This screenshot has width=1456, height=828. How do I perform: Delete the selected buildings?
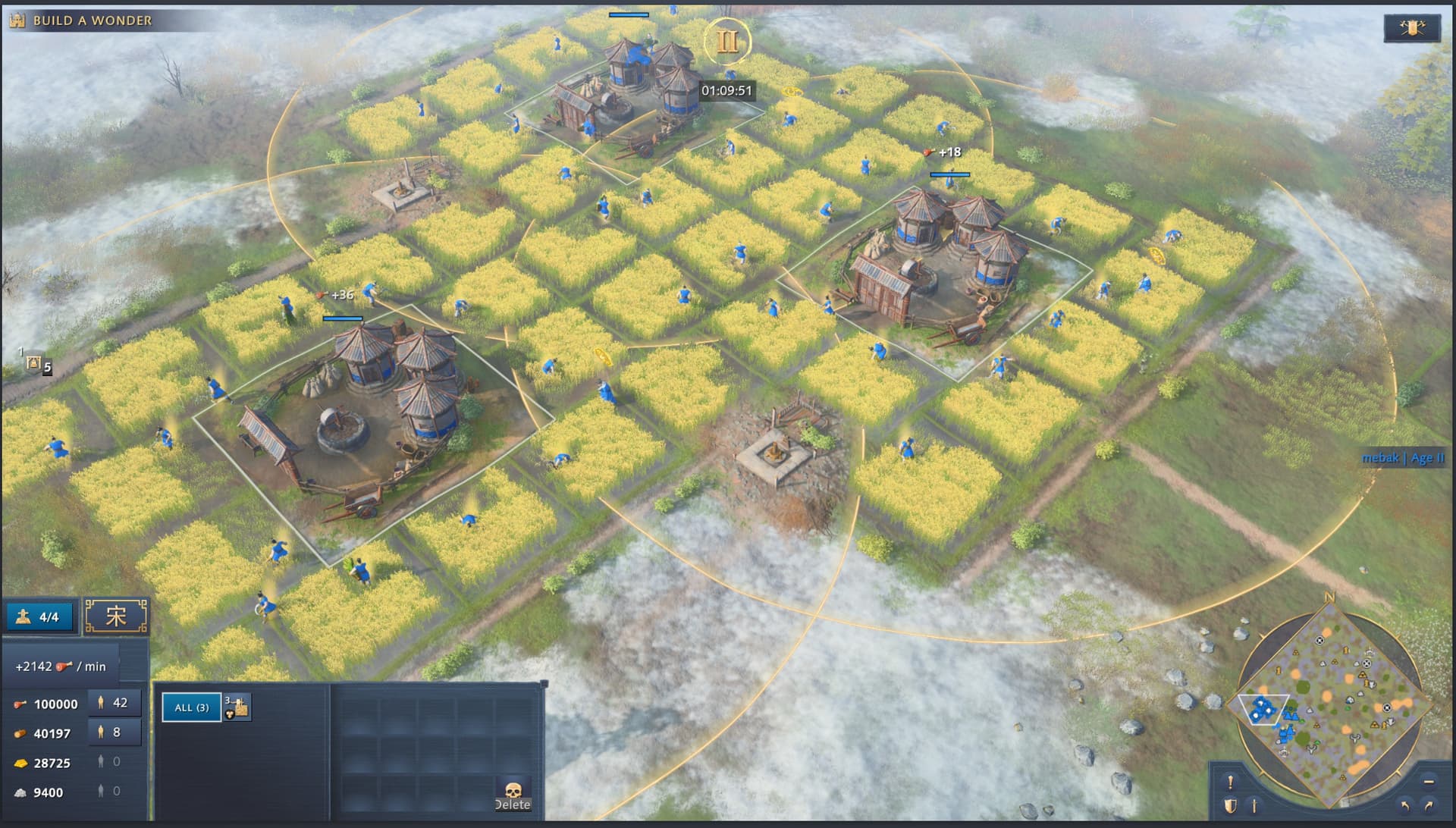(x=513, y=795)
